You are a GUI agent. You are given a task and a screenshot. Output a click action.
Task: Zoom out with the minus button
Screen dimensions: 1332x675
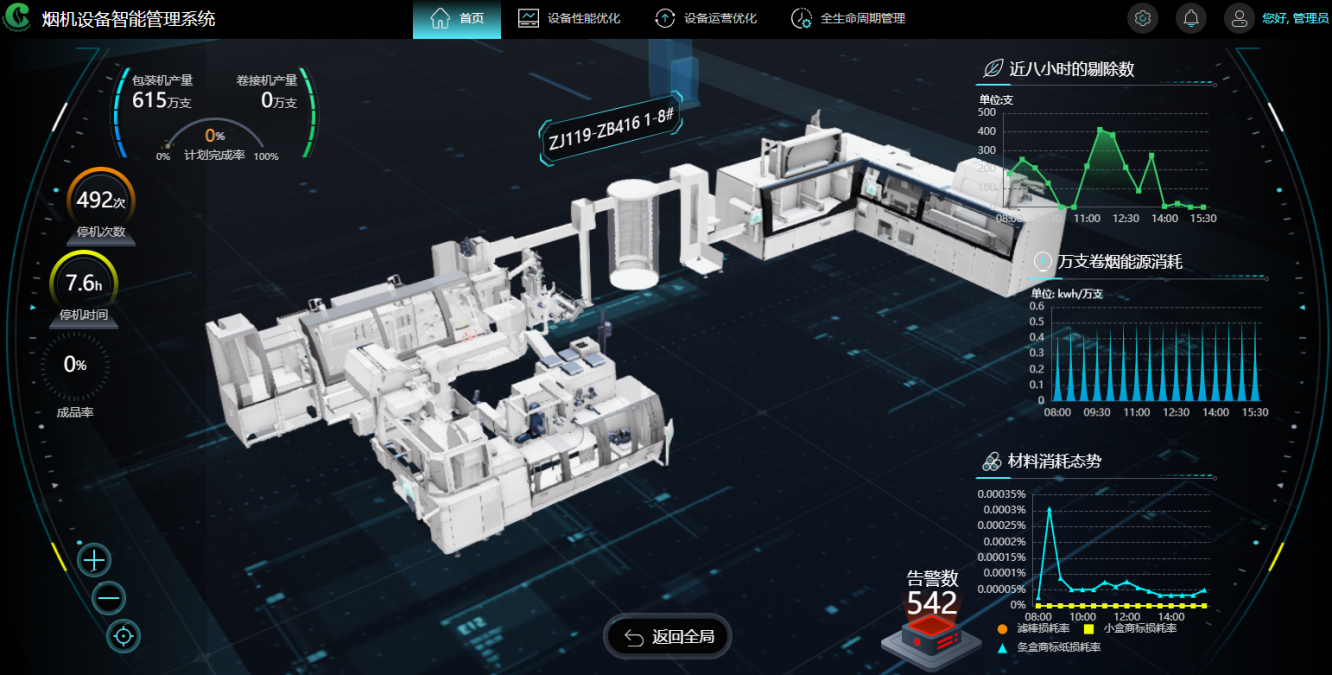(109, 598)
